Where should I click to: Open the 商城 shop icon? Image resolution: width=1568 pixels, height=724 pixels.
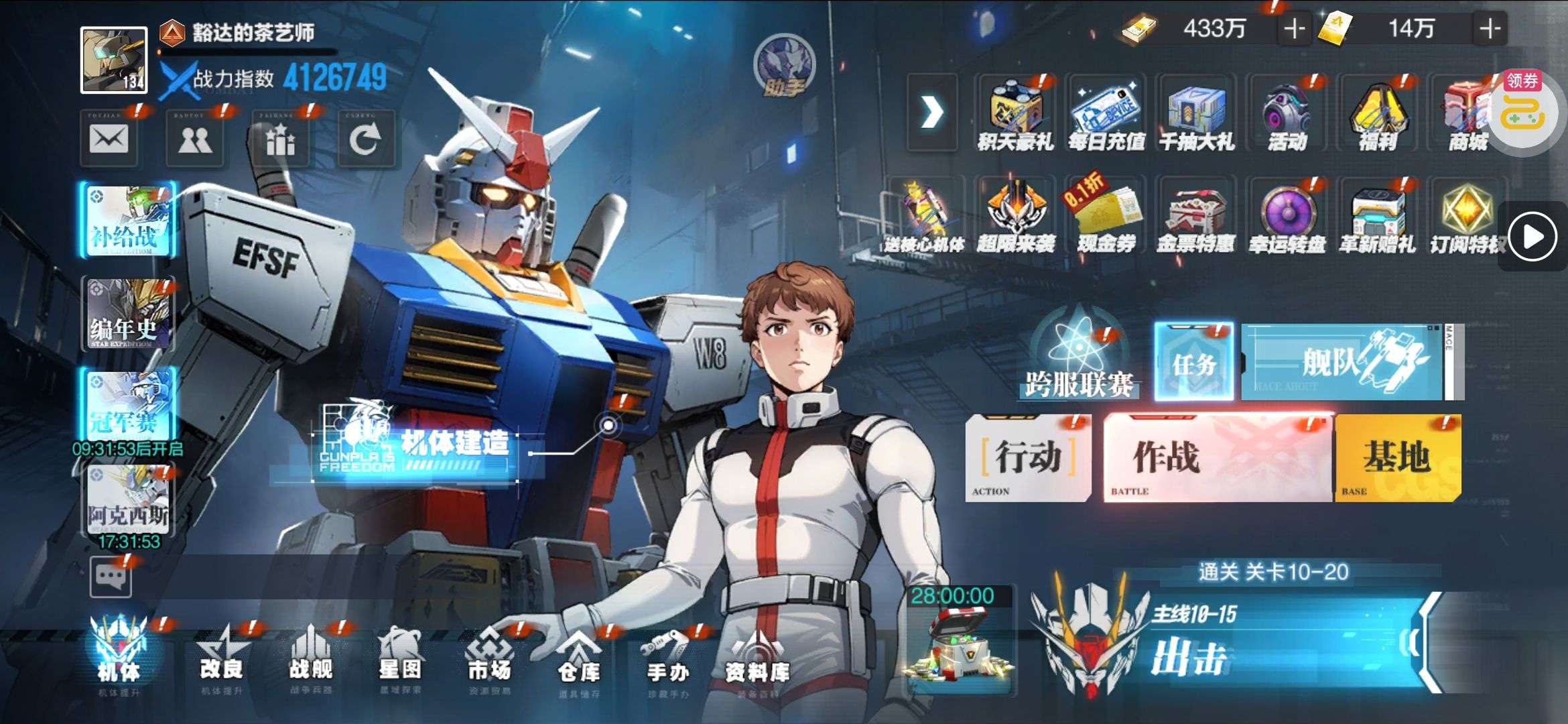coord(1467,114)
